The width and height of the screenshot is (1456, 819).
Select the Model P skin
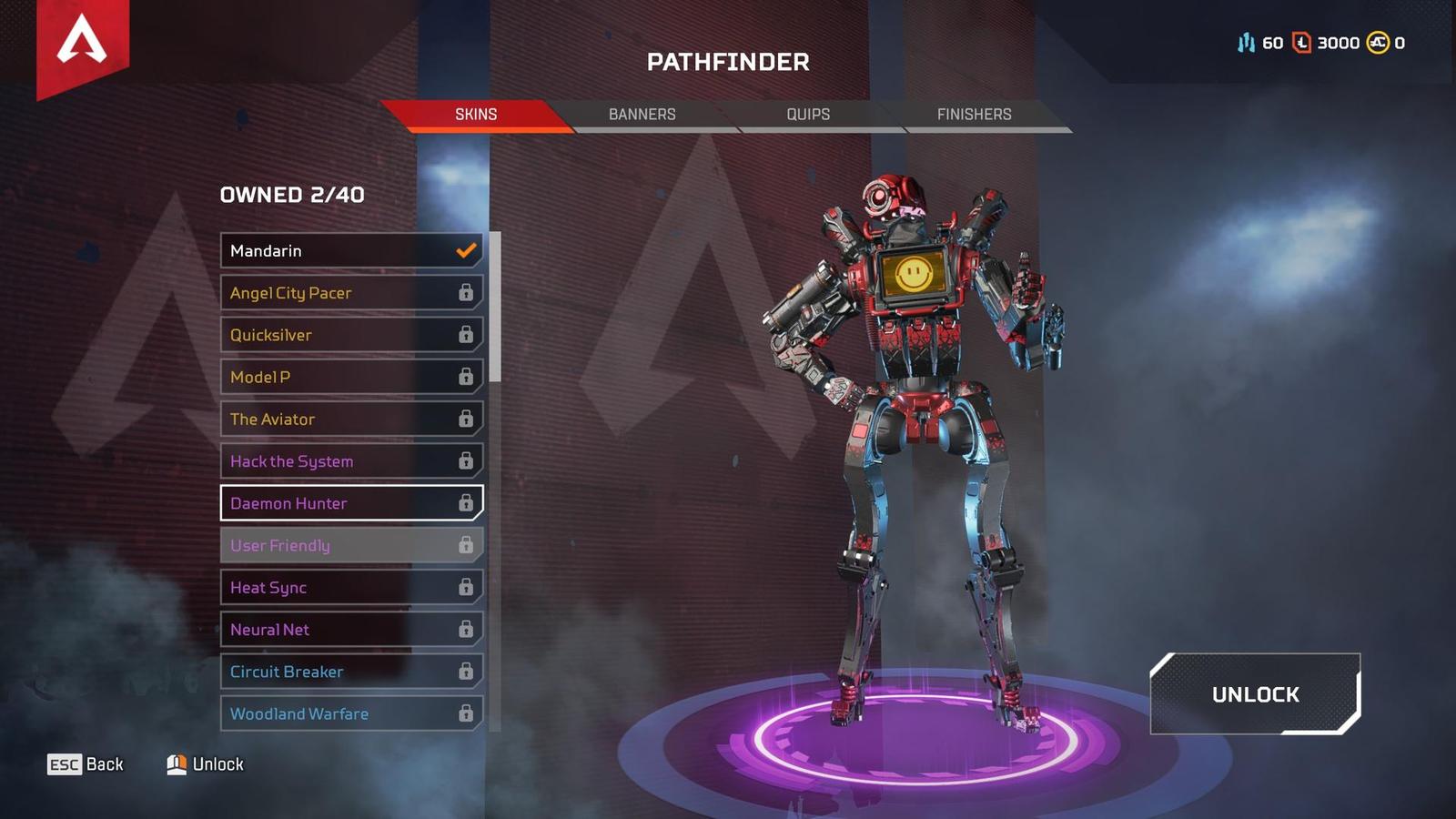351,377
